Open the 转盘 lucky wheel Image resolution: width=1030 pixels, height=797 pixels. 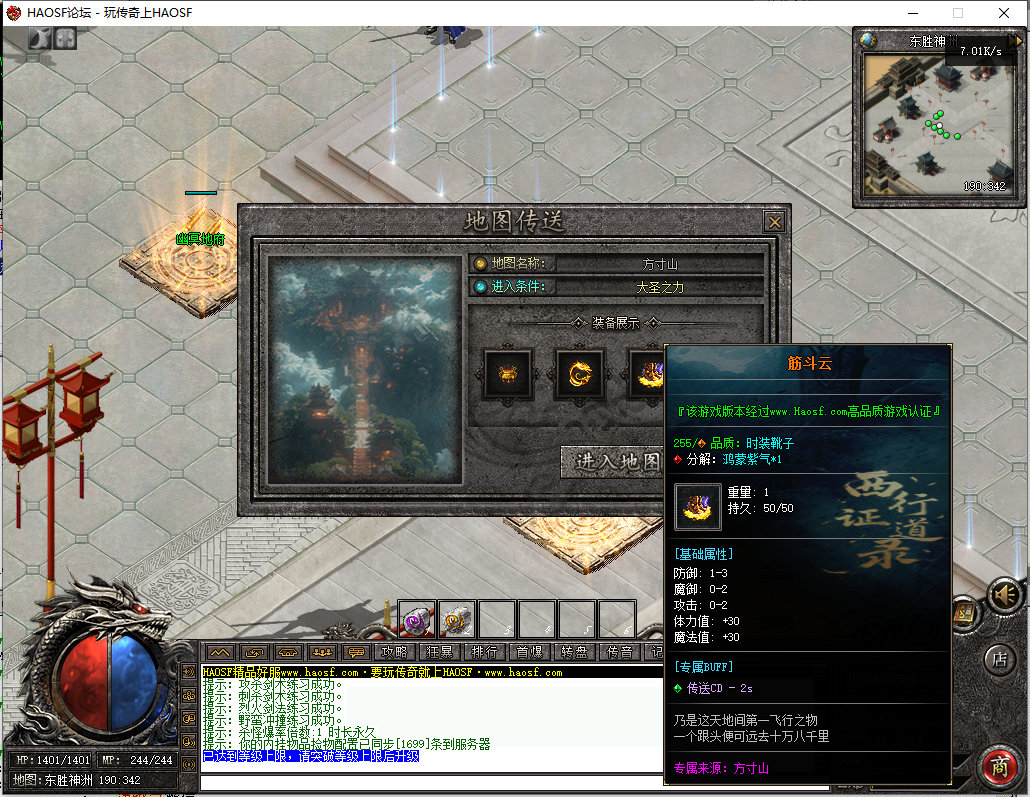pyautogui.click(x=575, y=652)
